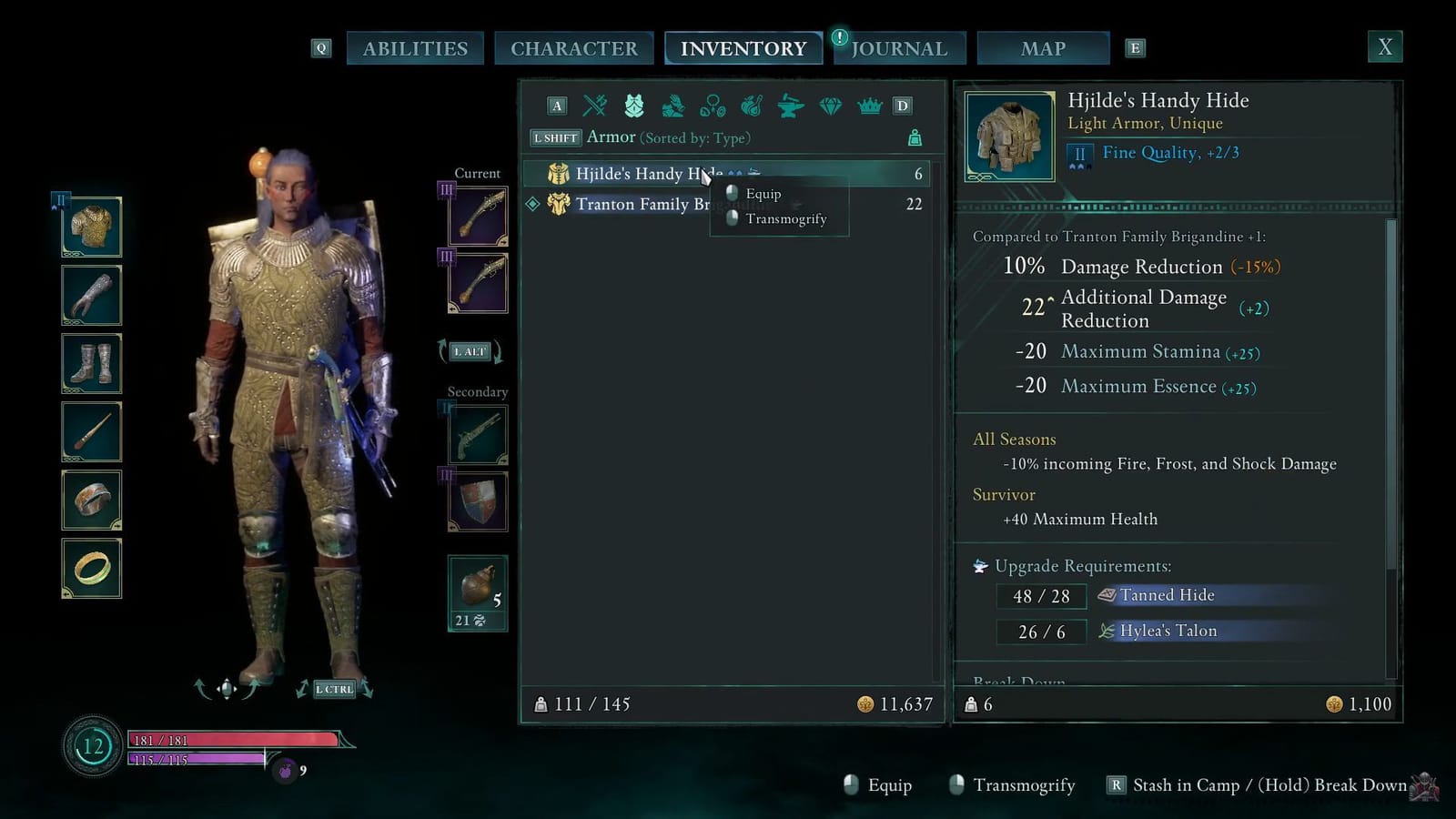Select the armor filter icon
The height and width of the screenshot is (819, 1456).
point(634,106)
